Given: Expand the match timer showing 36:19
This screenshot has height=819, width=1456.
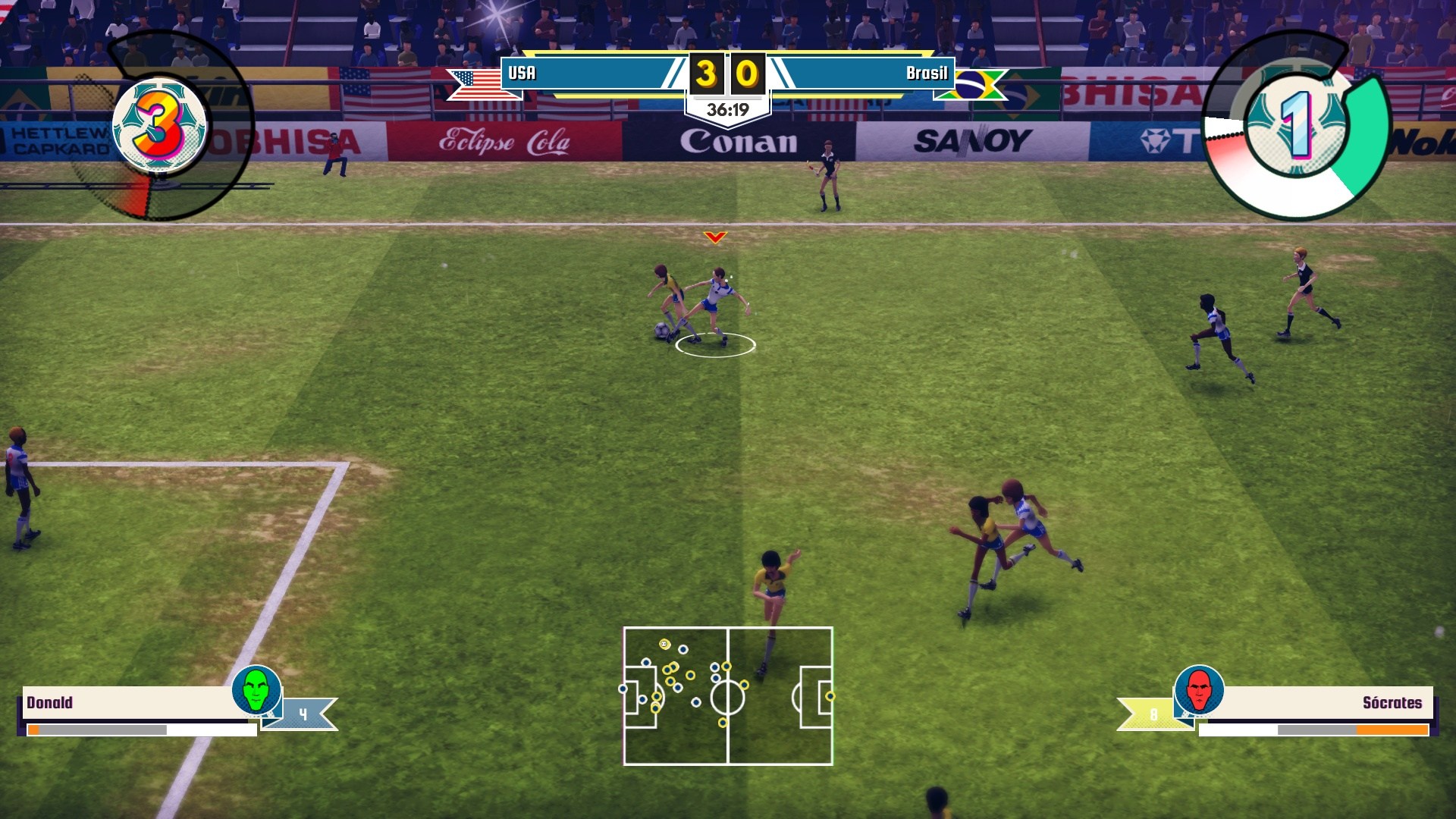Looking at the screenshot, I should point(728,108).
